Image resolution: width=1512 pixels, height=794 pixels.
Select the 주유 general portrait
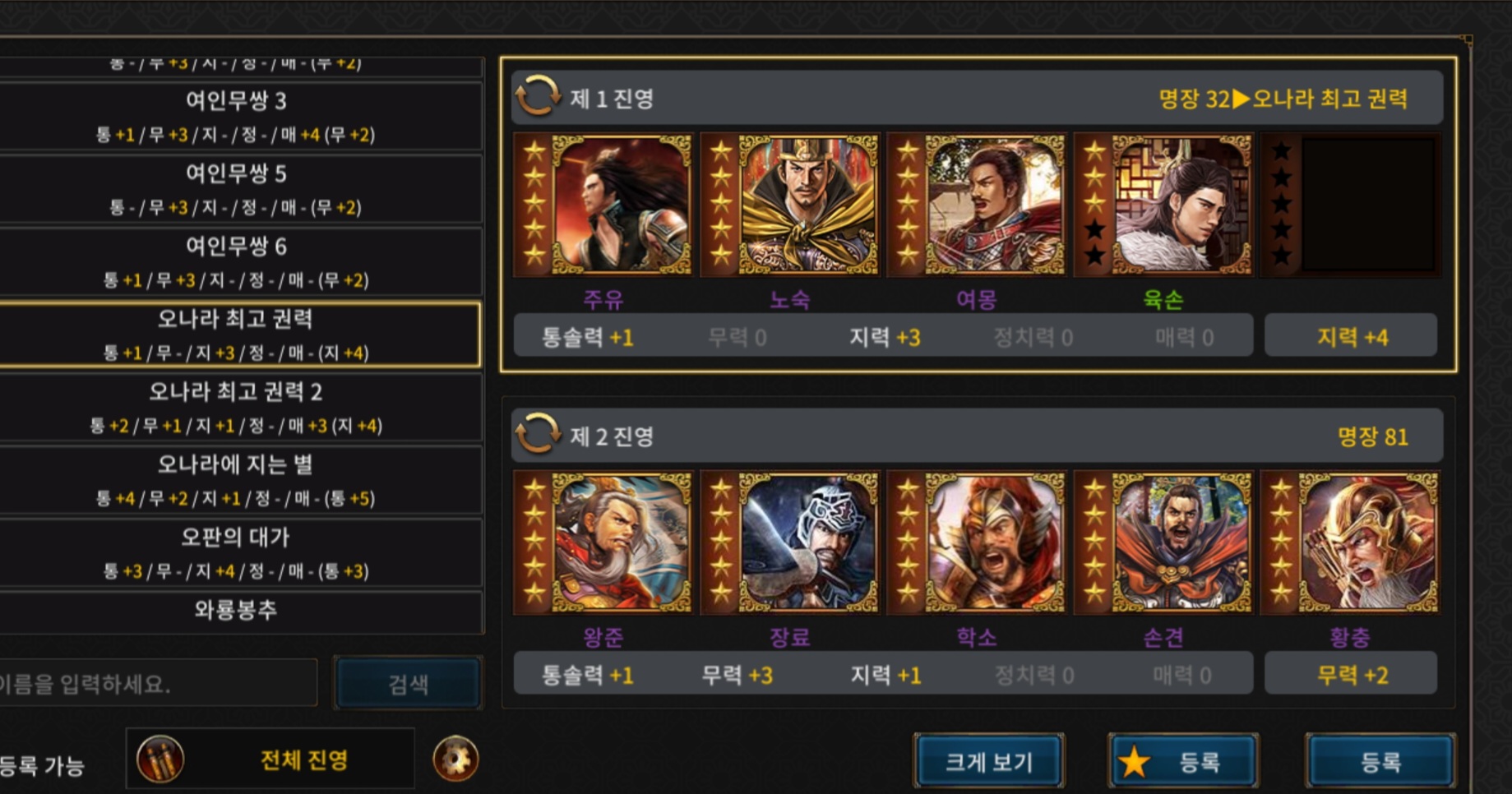tap(603, 205)
